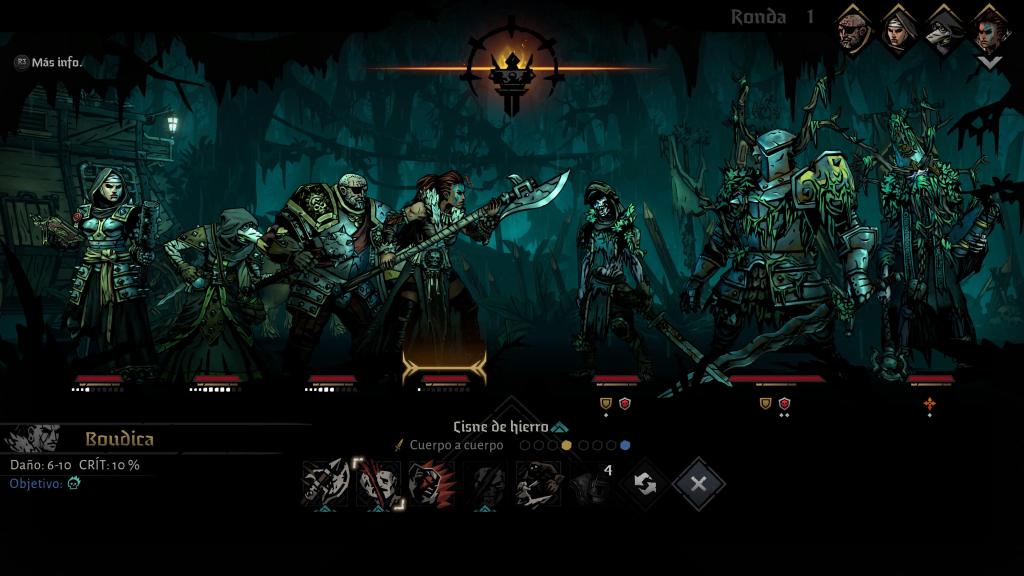Viewport: 1024px width, 576px height.
Task: Open Boudica's portrait in the hero panel
Action: tap(33, 439)
